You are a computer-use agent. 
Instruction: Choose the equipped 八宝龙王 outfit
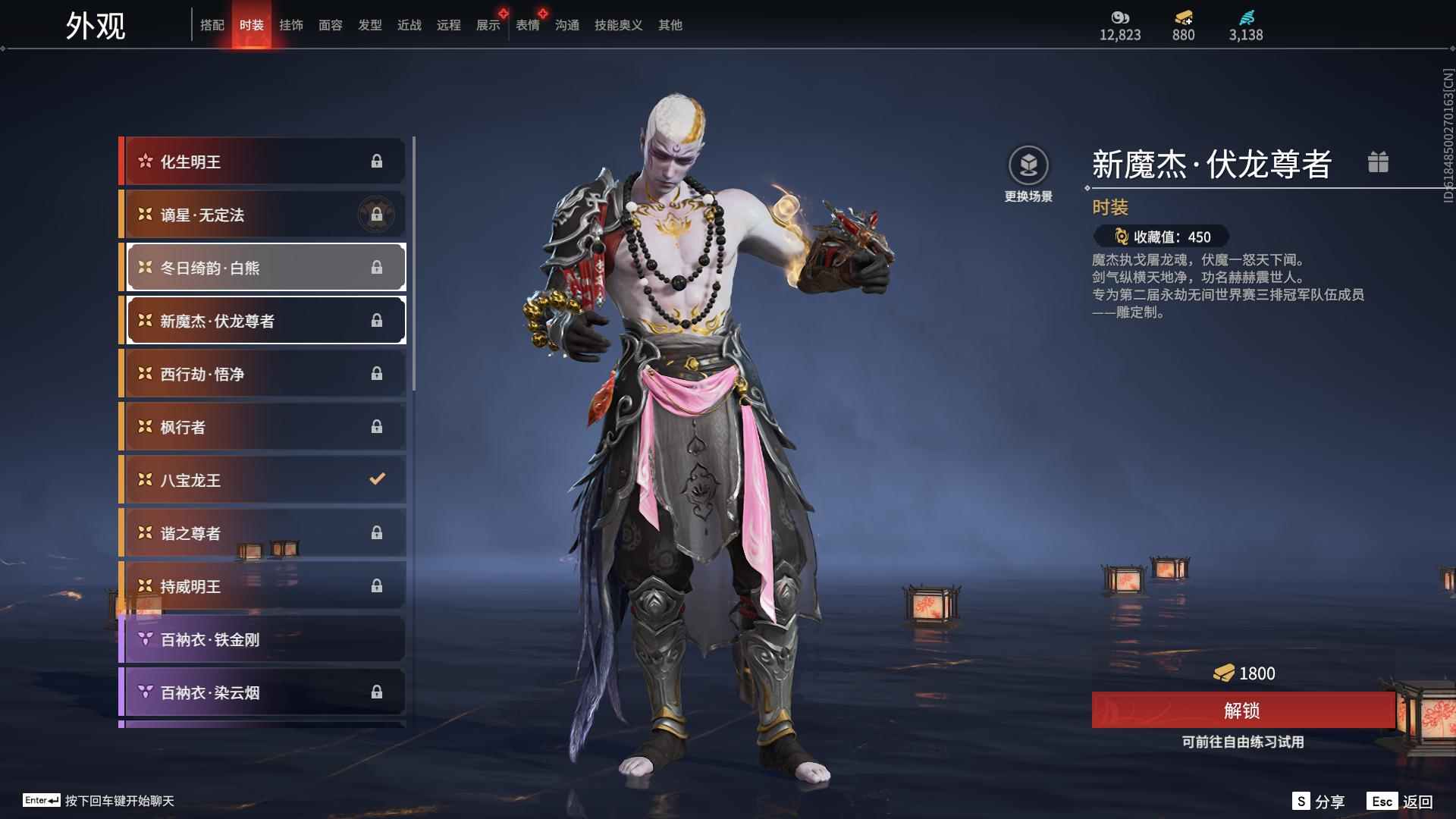pyautogui.click(x=263, y=480)
